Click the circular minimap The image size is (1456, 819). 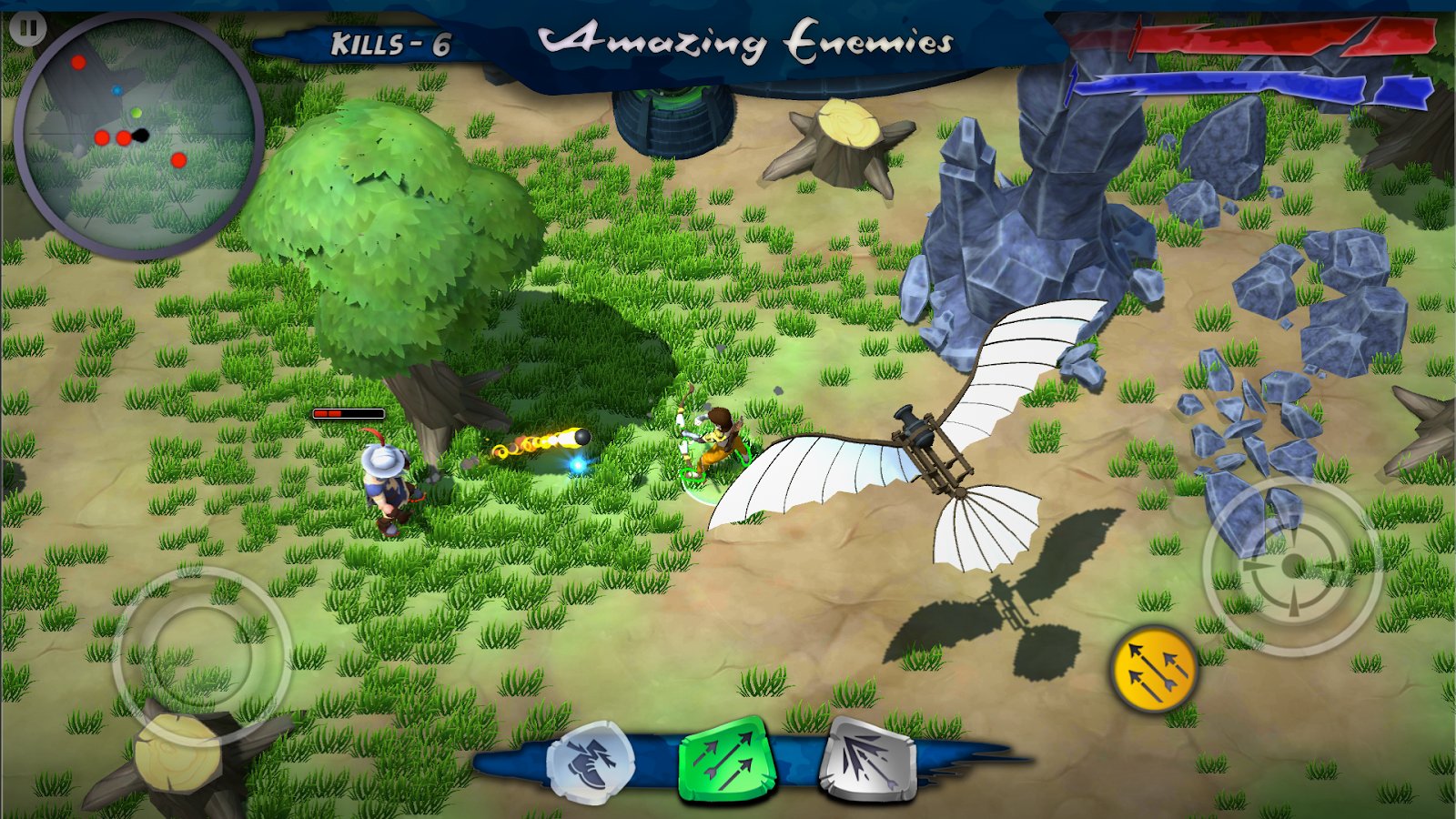click(138, 136)
